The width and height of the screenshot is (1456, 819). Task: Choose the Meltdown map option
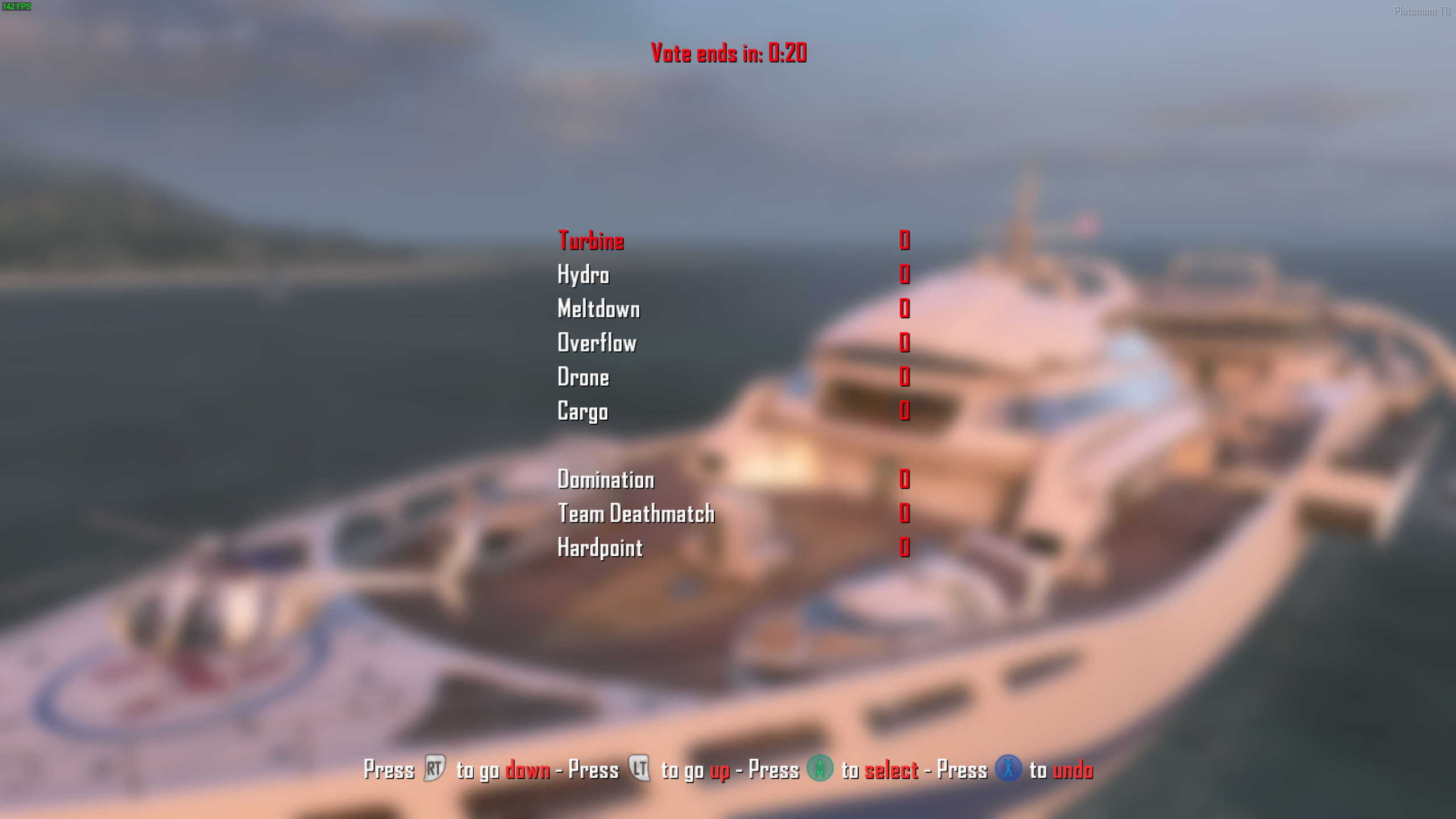[x=598, y=309]
